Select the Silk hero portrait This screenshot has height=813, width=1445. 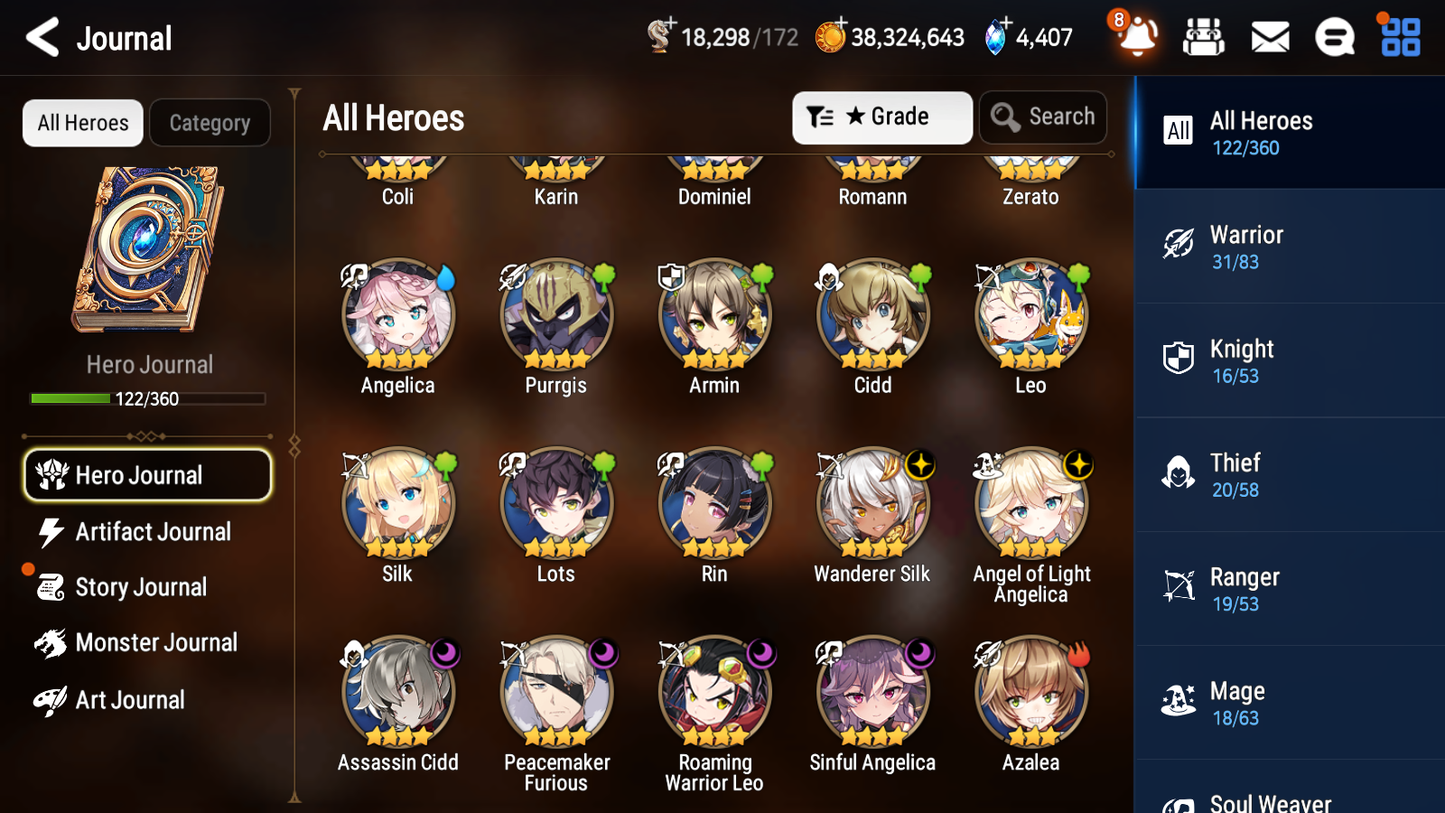coord(397,502)
